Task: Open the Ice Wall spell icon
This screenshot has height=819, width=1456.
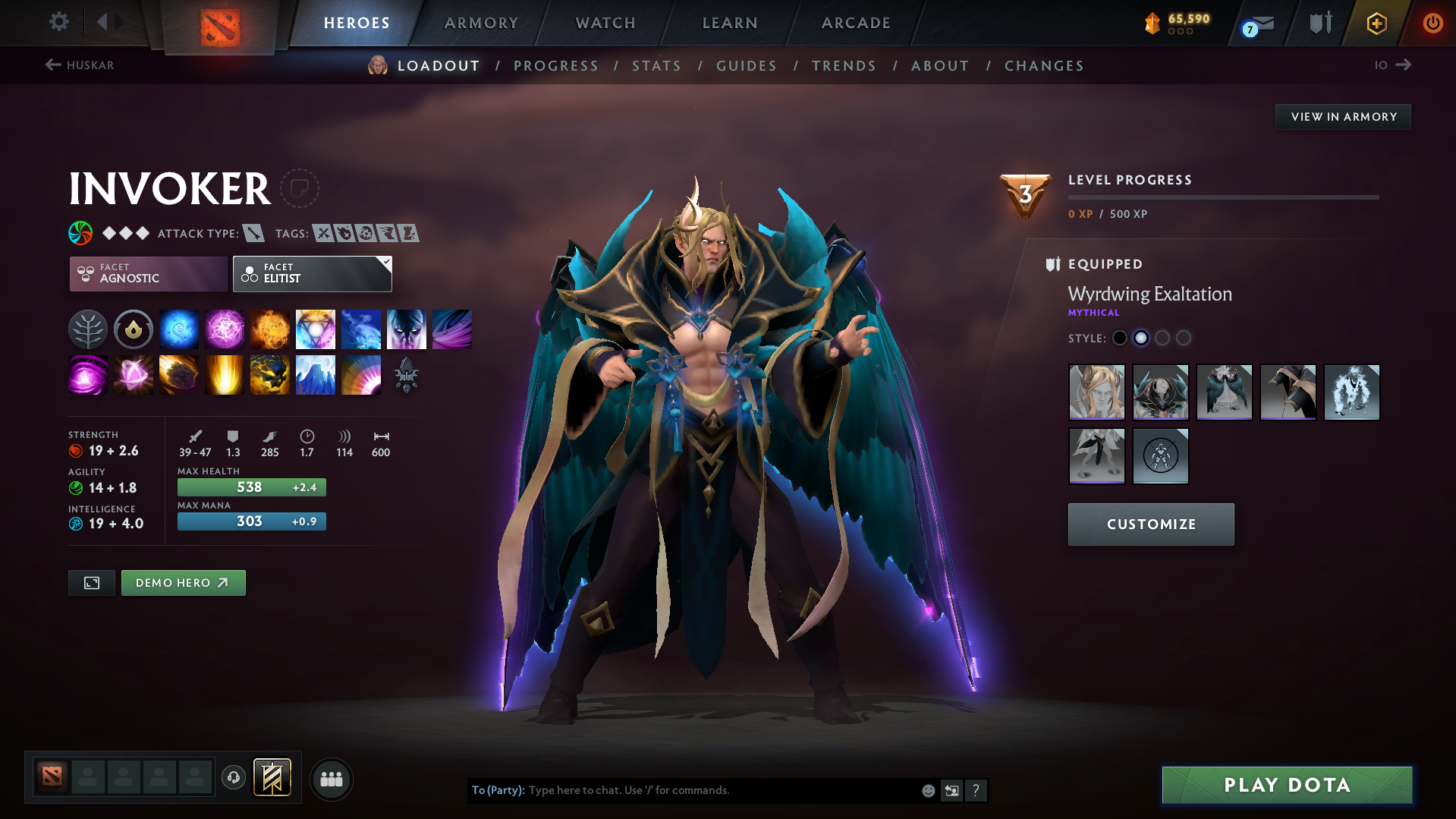Action: pos(316,374)
